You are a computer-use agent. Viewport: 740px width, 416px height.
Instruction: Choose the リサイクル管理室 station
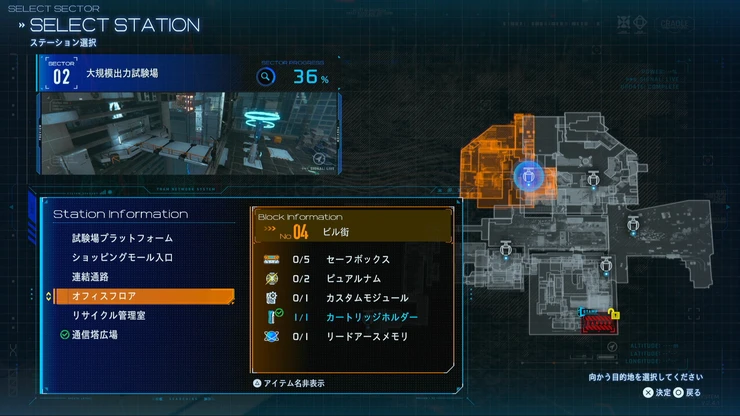(x=109, y=315)
